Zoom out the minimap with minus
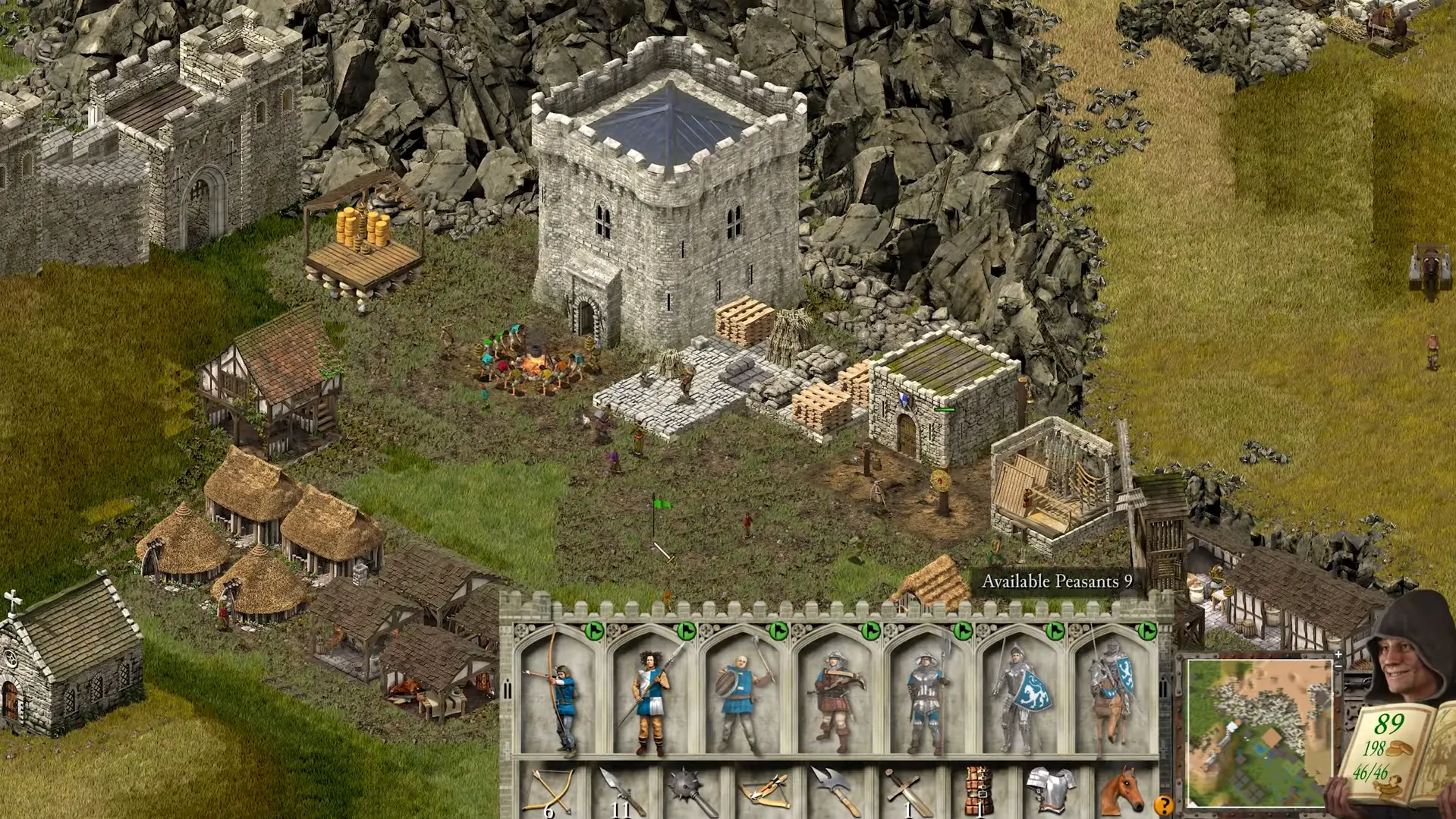Viewport: 1456px width, 819px height. coord(1338,666)
